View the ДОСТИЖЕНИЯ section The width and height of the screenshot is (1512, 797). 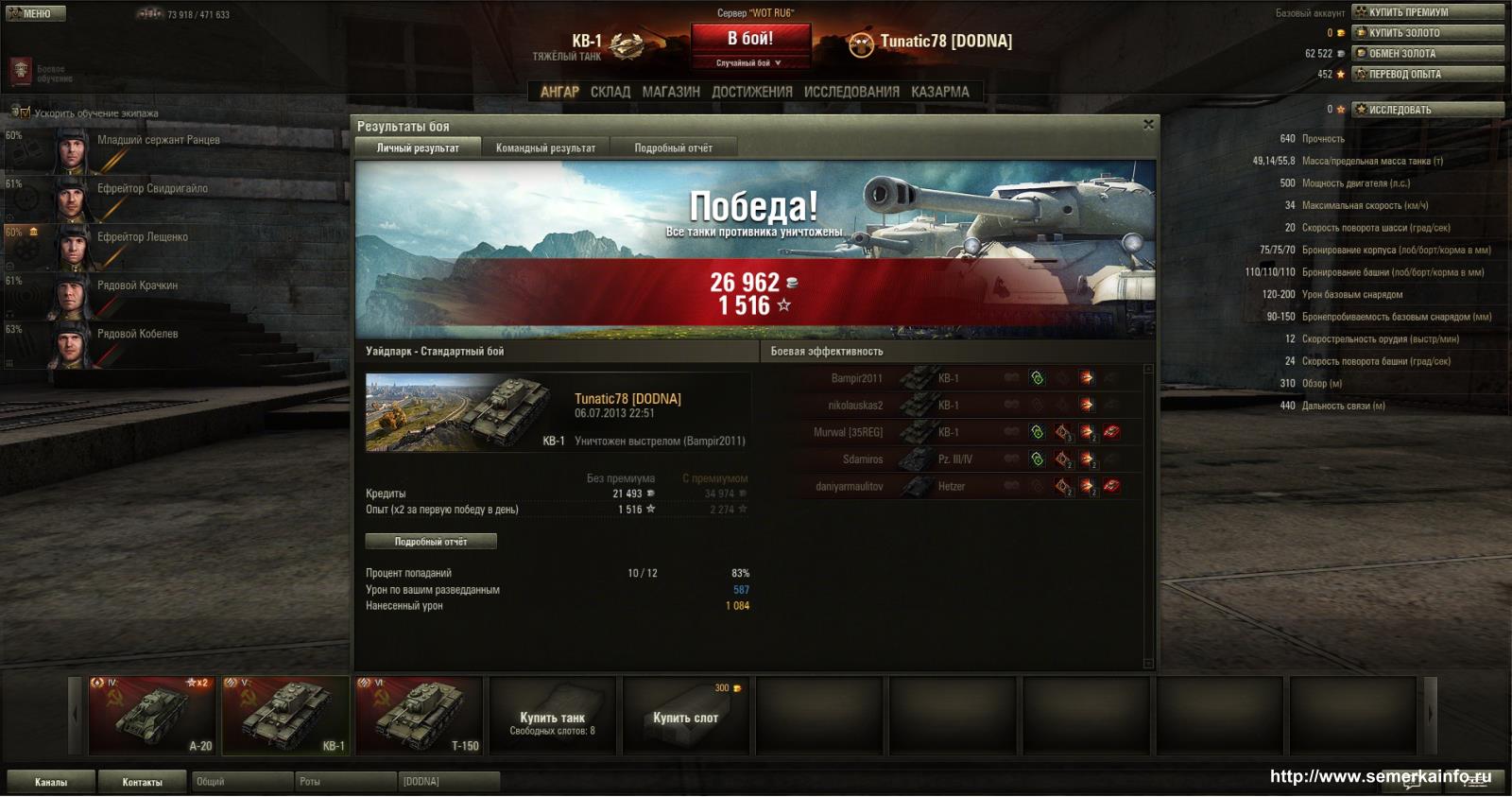tap(751, 92)
